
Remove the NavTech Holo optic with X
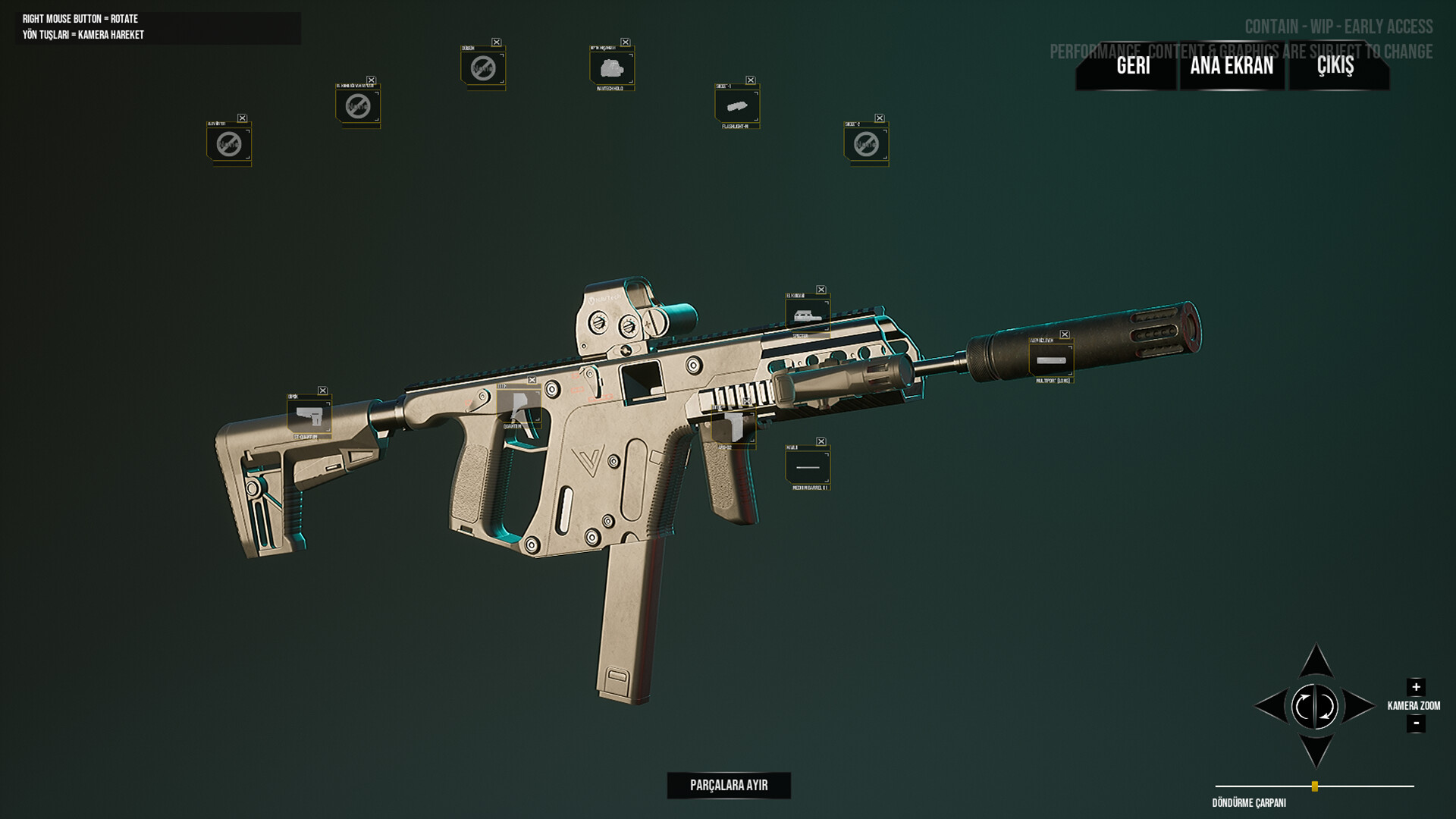[x=626, y=42]
